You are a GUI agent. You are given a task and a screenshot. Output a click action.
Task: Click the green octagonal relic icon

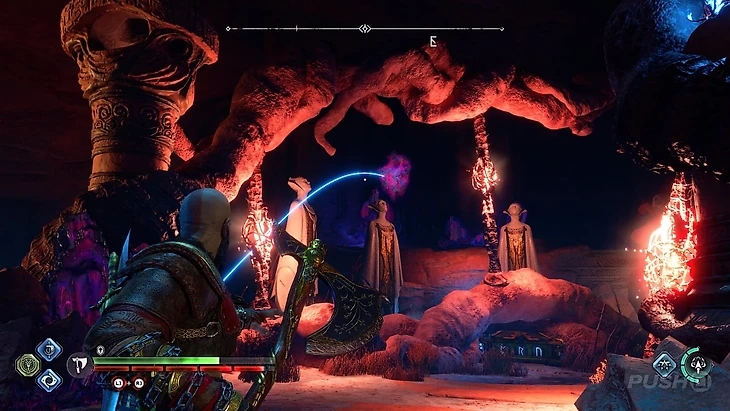pos(27,365)
